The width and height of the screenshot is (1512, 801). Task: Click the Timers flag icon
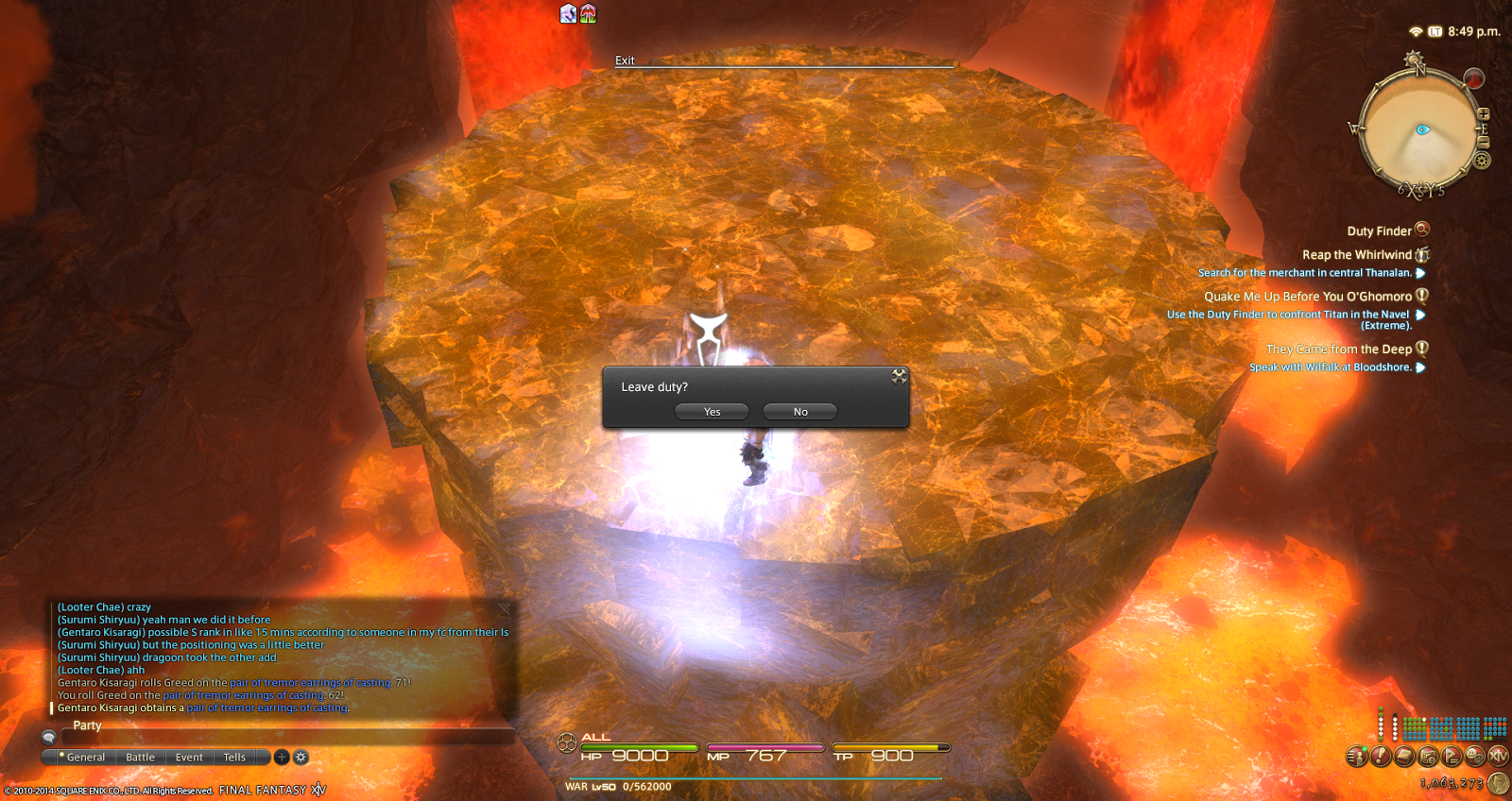(x=1449, y=756)
